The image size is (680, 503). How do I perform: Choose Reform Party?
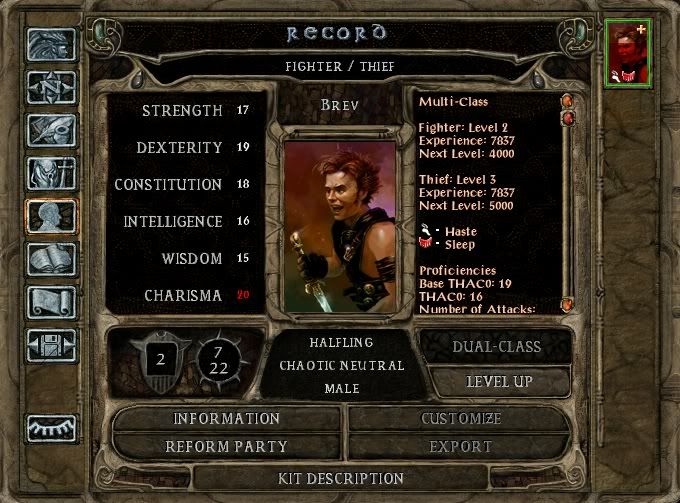(227, 446)
